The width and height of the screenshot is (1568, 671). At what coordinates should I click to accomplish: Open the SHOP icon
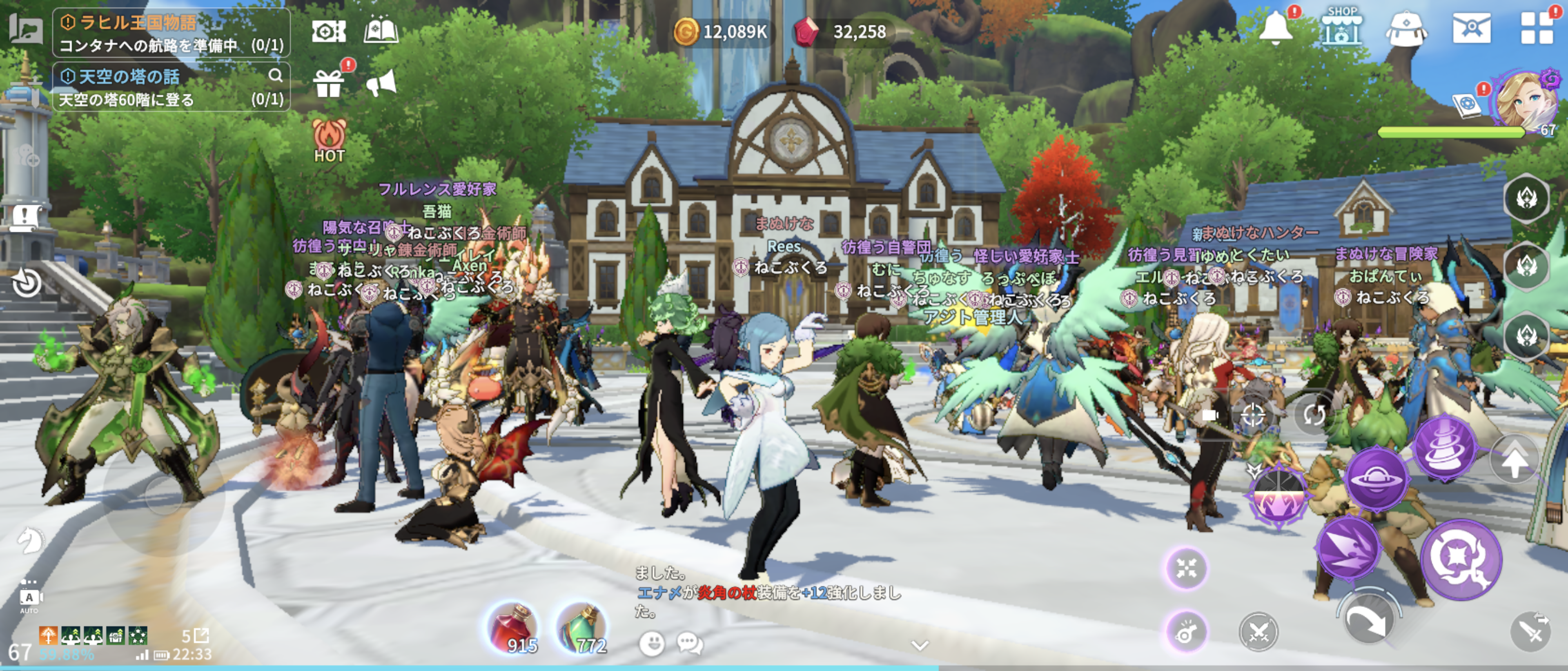(x=1341, y=27)
